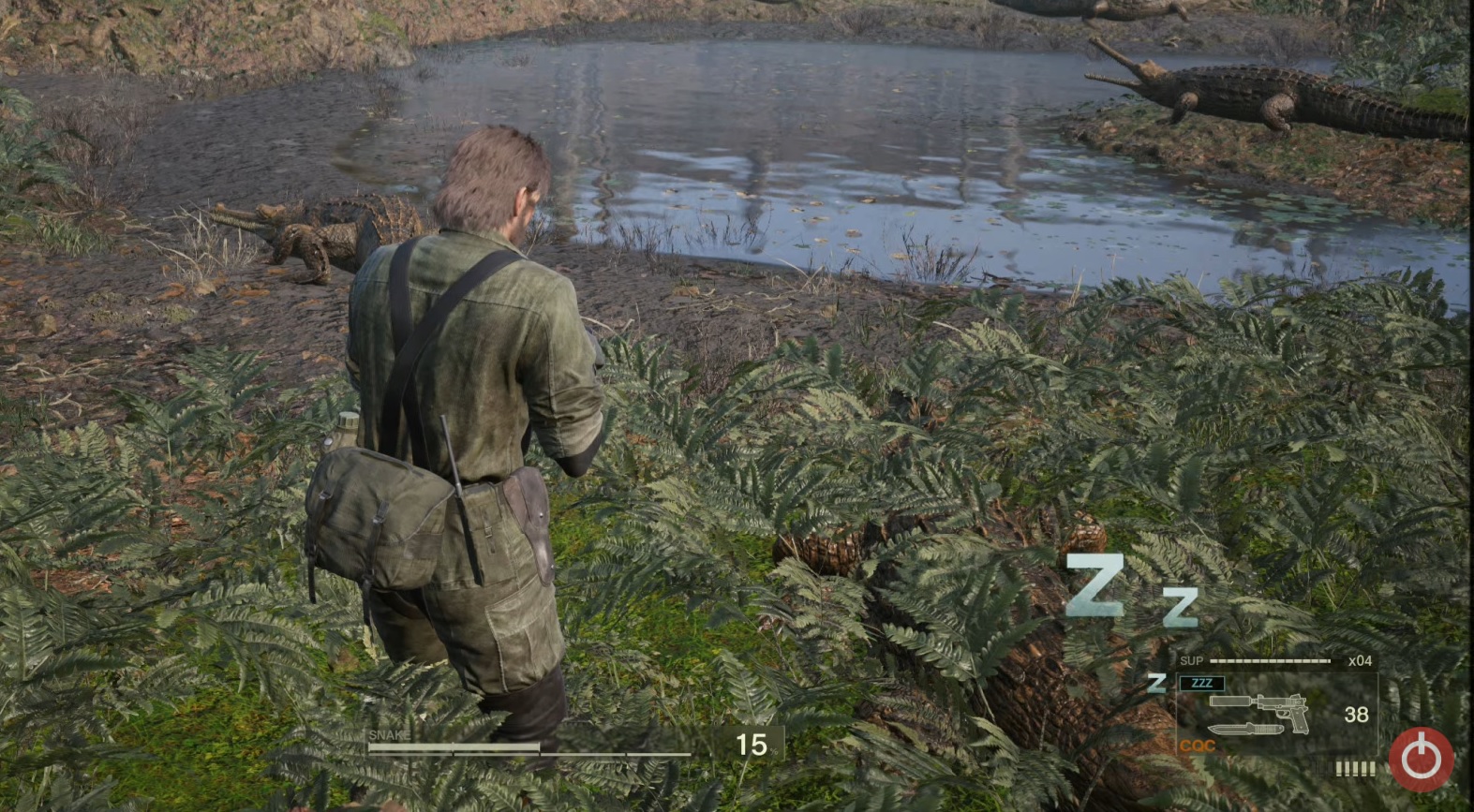Click the 15% camouflage index readout
This screenshot has height=812, width=1474.
pos(754,745)
